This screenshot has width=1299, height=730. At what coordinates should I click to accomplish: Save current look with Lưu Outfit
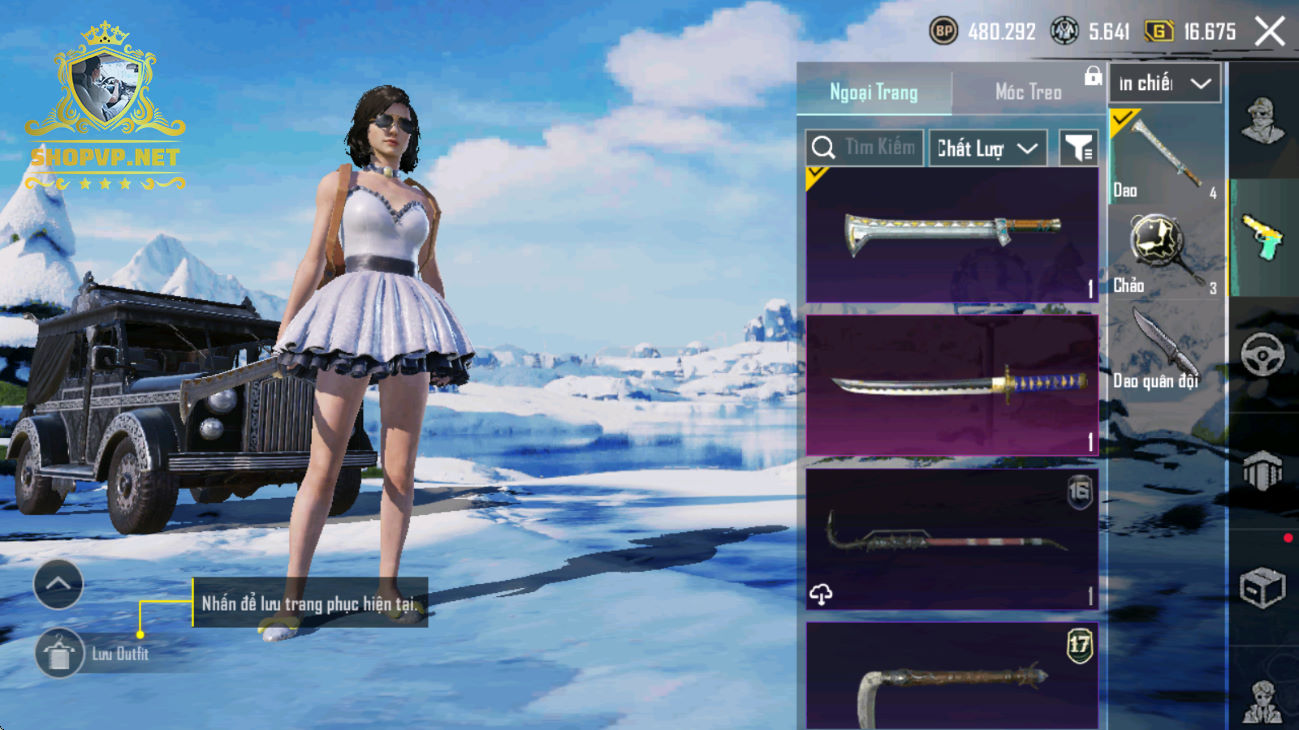pyautogui.click(x=60, y=654)
